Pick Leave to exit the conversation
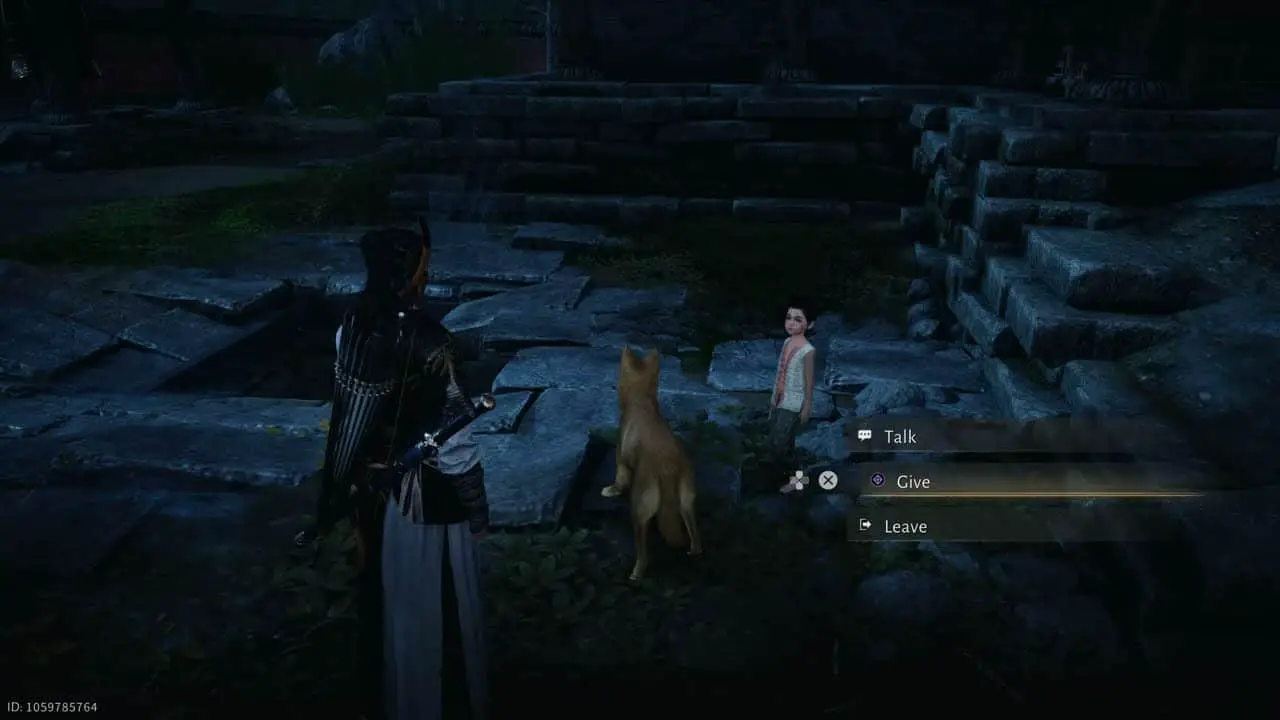 pyautogui.click(x=905, y=526)
